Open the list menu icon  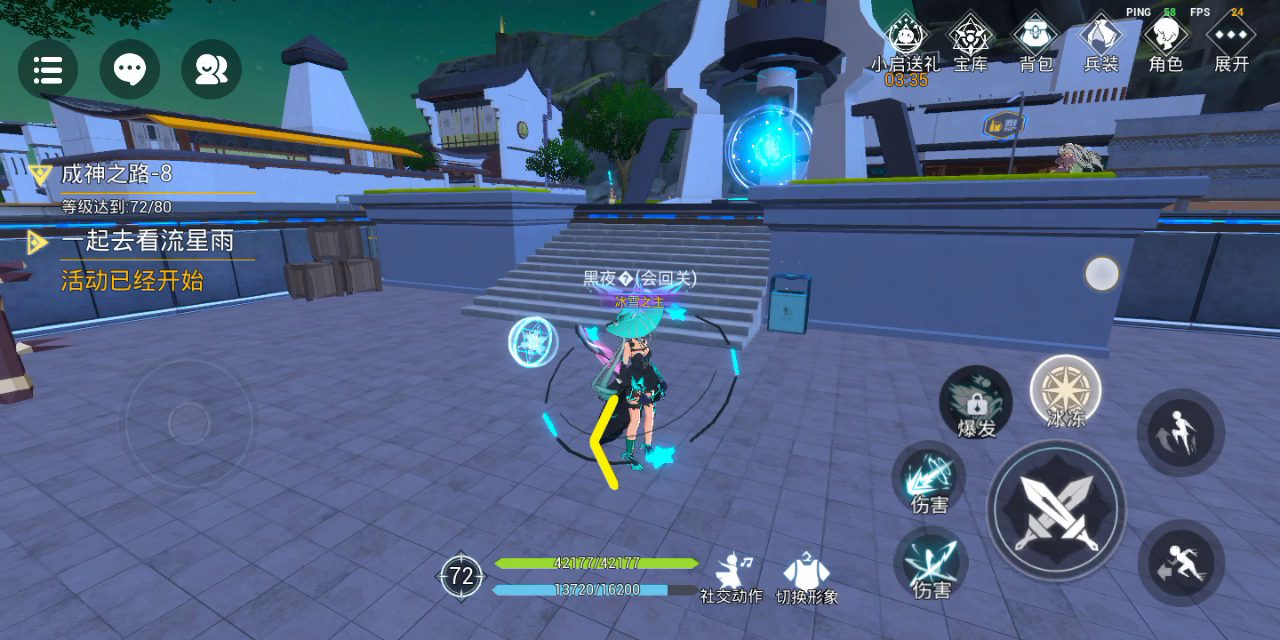[48, 69]
